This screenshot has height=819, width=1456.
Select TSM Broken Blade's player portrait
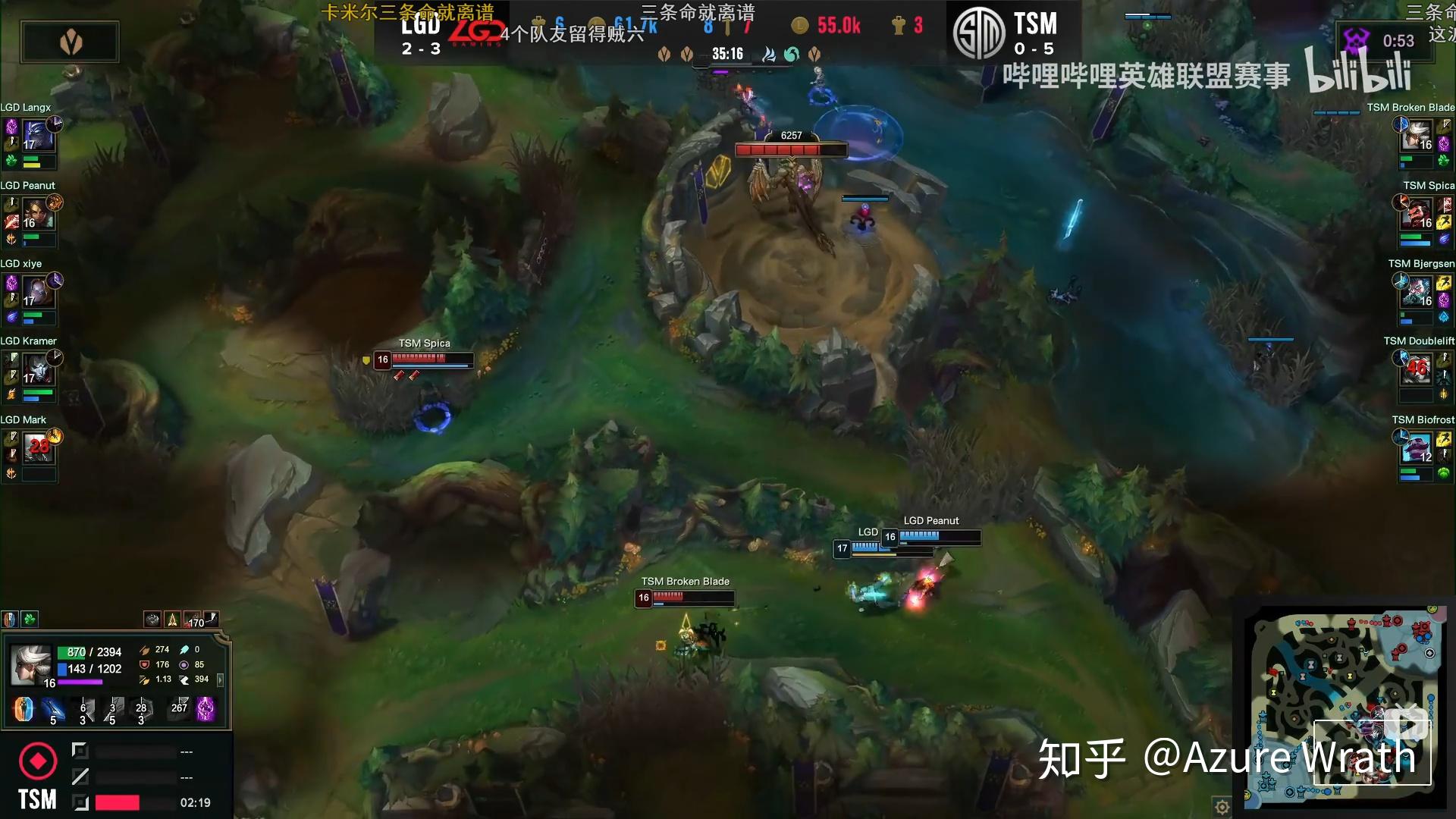tap(1417, 136)
